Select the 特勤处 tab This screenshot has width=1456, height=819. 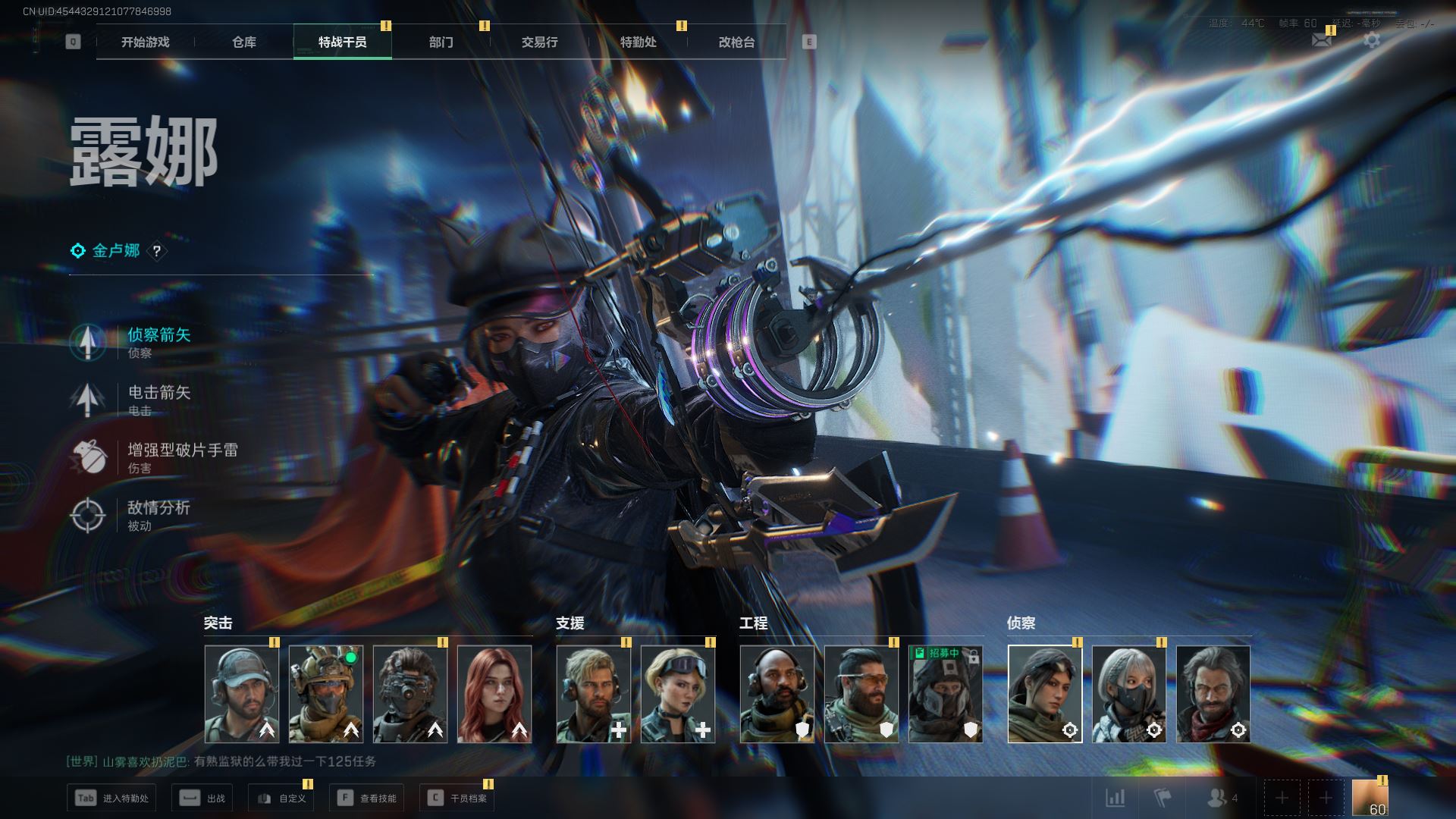(x=639, y=42)
